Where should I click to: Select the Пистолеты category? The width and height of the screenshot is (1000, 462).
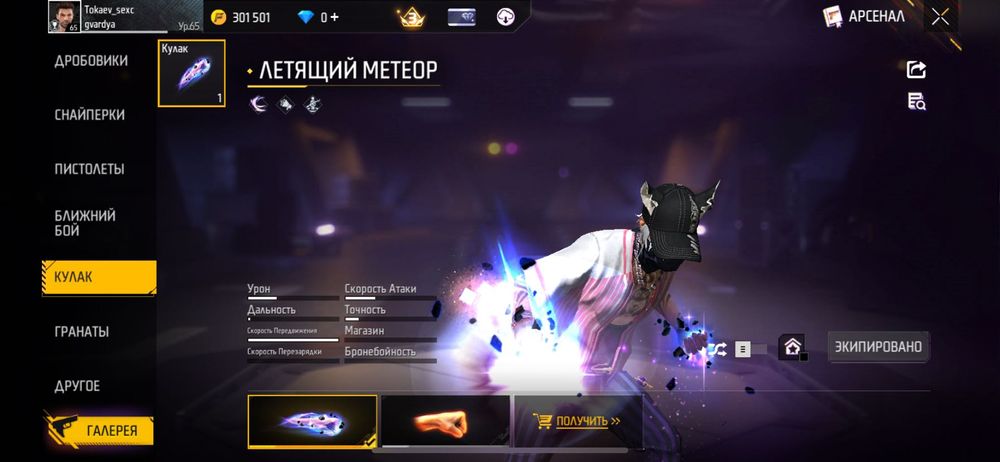90,169
